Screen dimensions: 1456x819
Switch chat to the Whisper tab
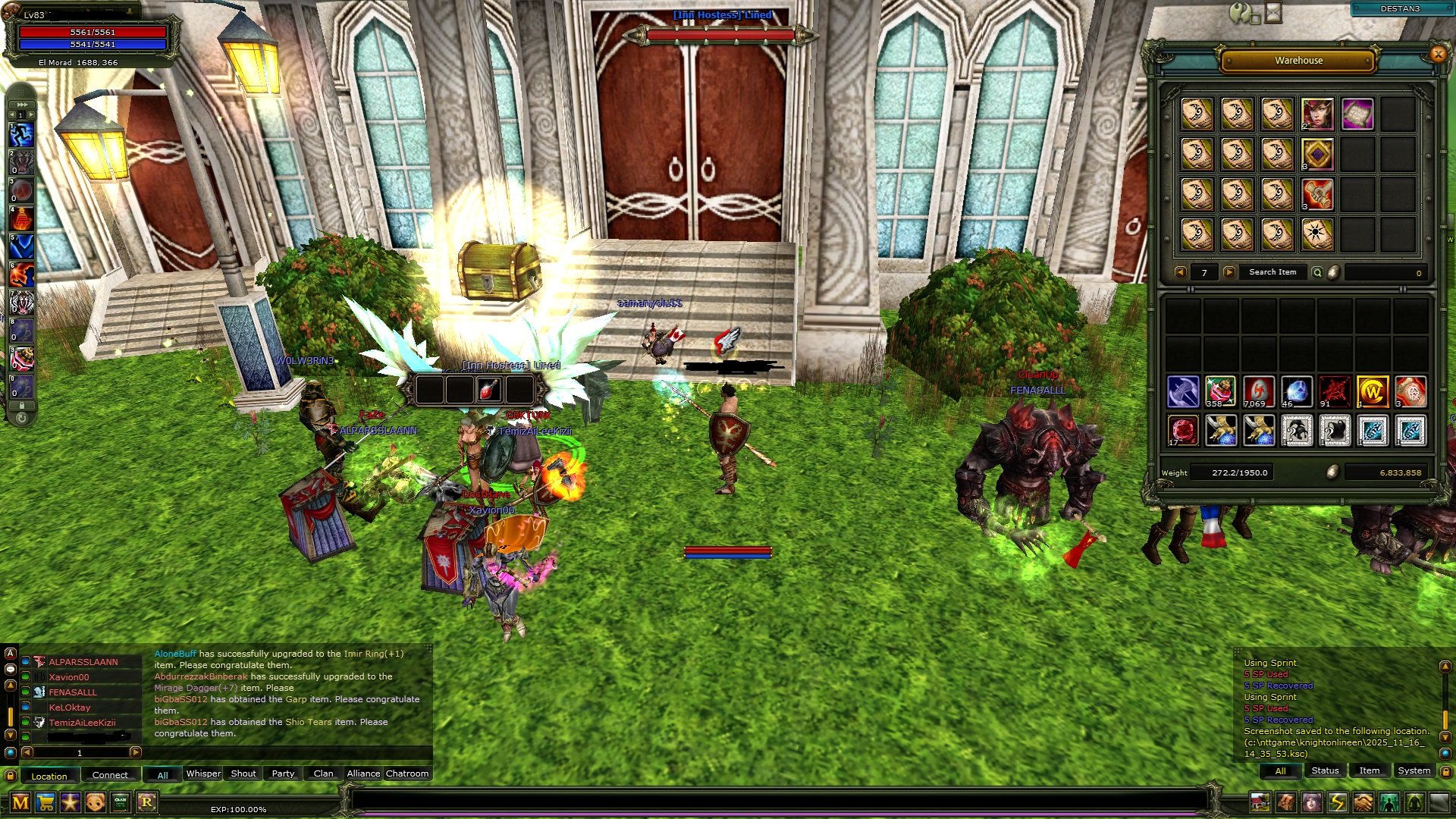tap(203, 773)
